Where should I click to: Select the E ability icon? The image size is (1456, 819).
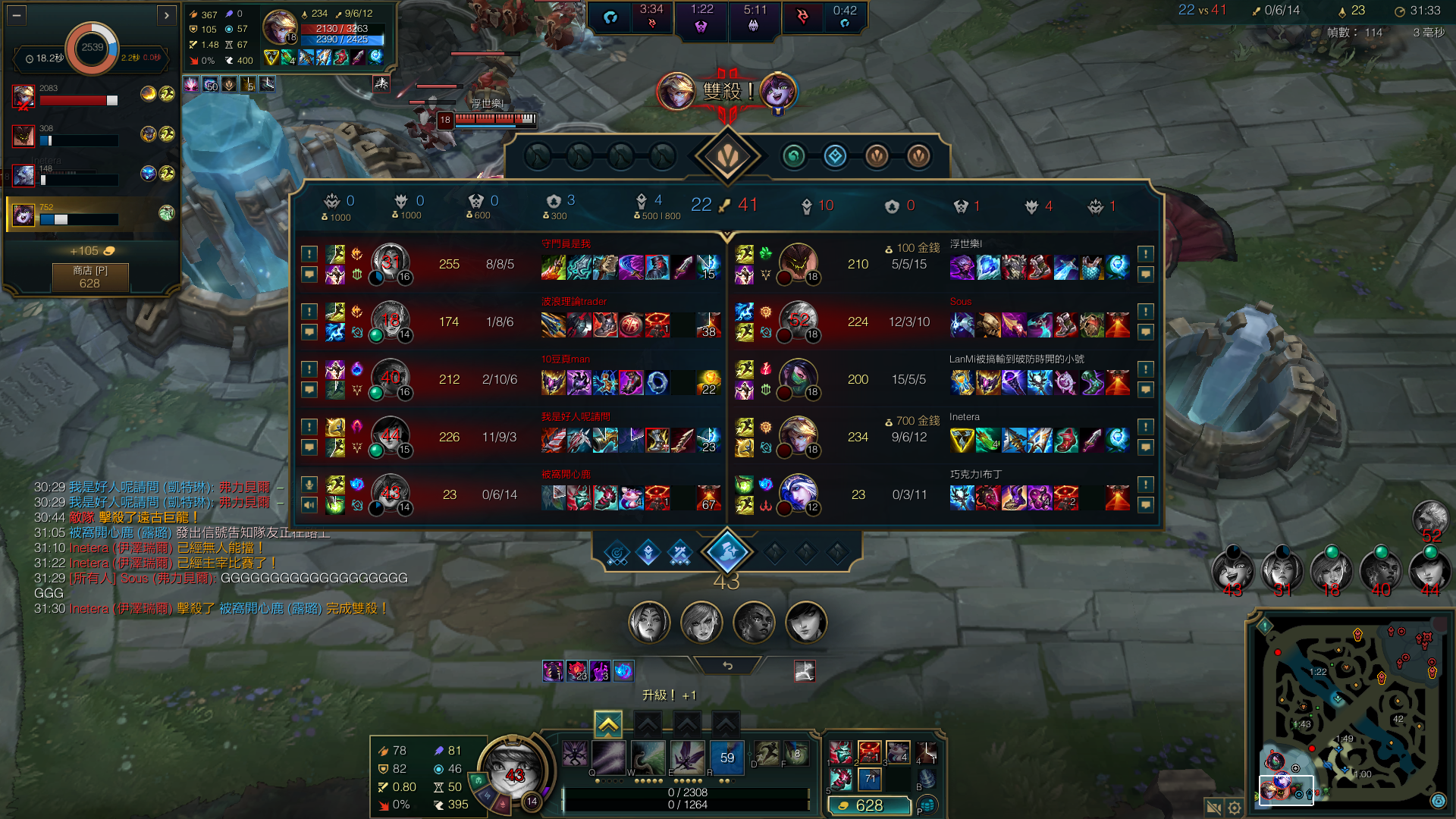[648, 757]
